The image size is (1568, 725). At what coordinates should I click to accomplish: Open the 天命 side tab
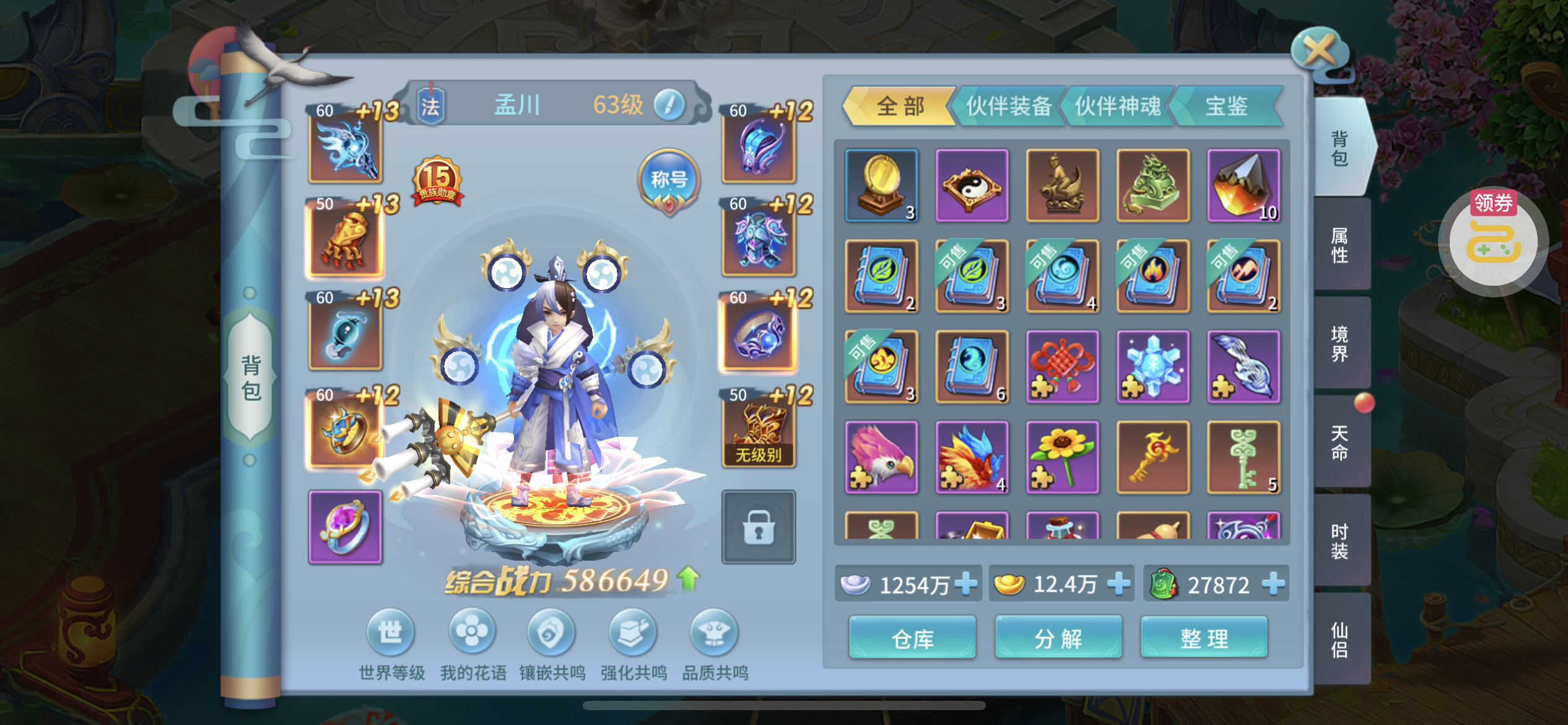(1339, 442)
